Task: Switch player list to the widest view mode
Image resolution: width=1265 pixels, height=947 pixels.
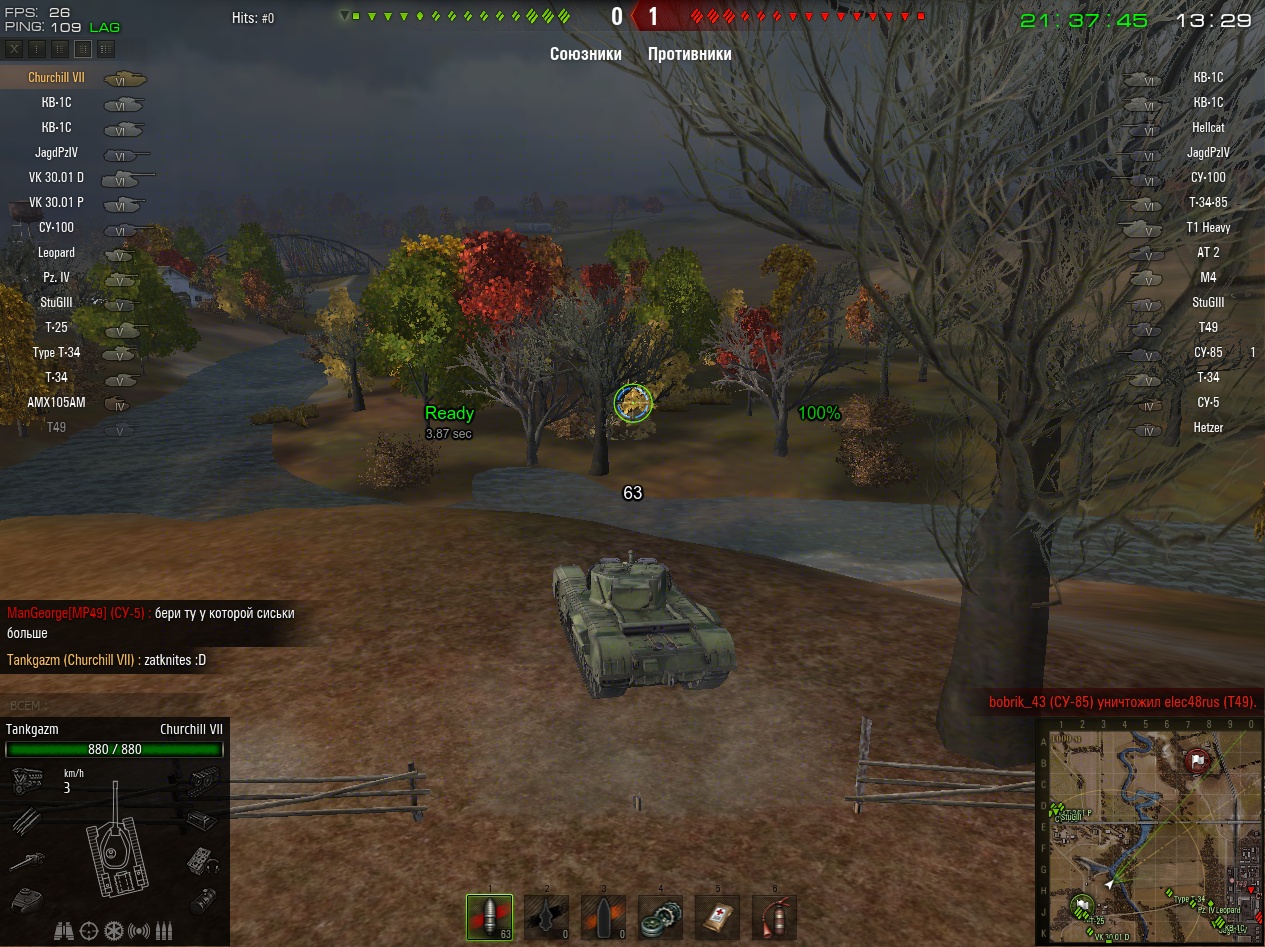Action: [x=106, y=49]
